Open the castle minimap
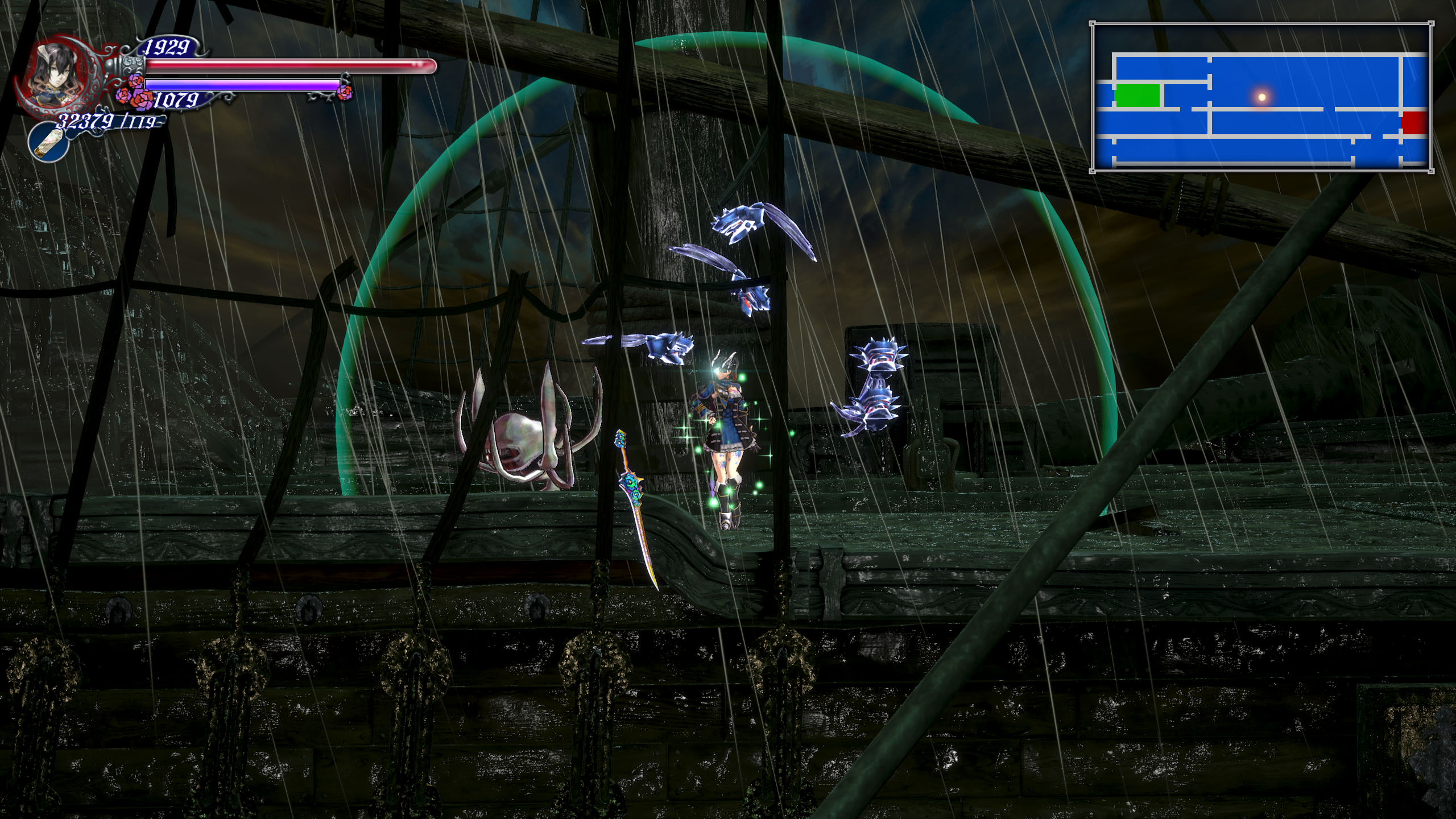 pyautogui.click(x=1260, y=97)
